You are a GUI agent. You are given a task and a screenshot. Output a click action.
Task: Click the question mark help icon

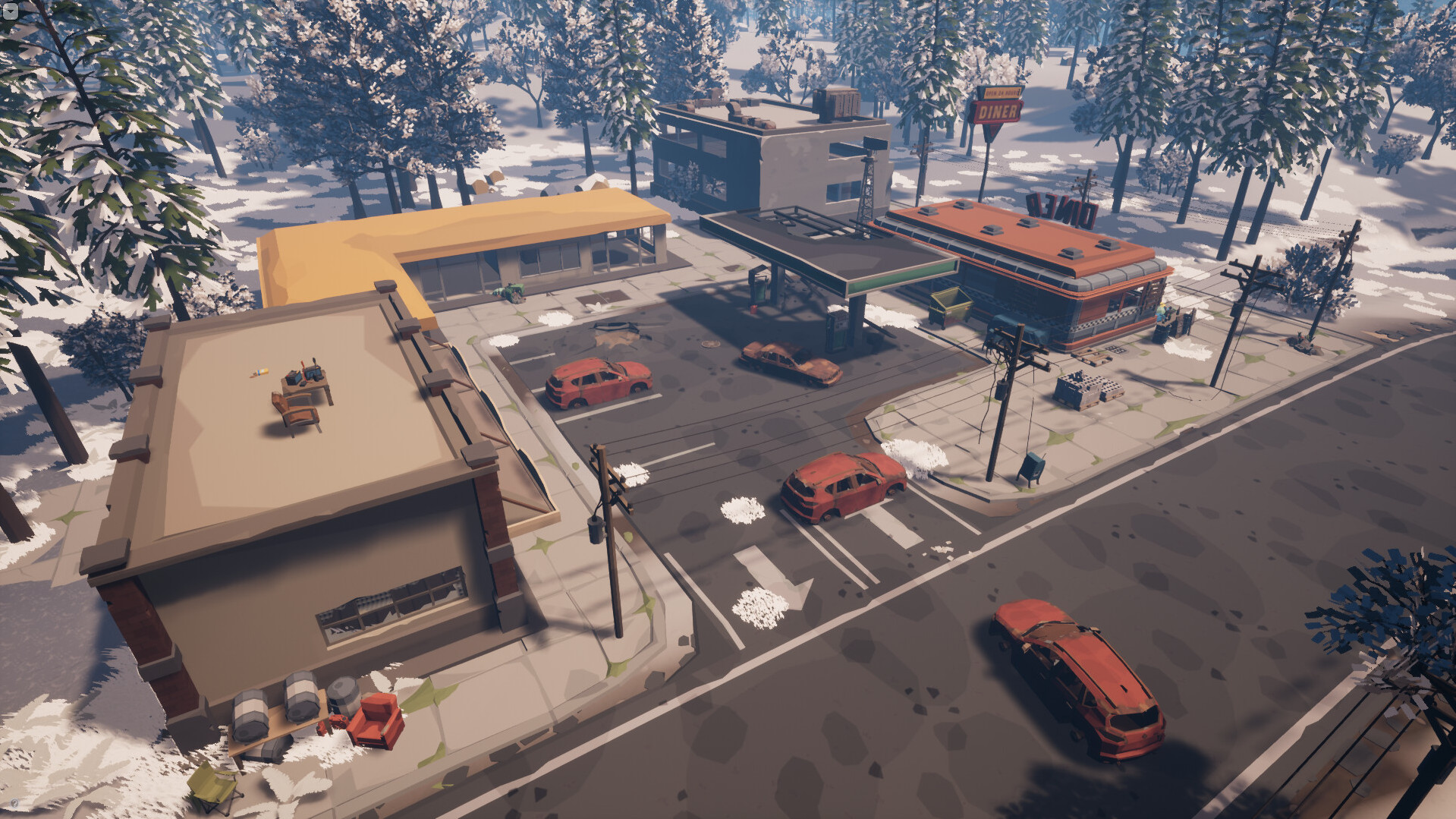[x=14, y=803]
